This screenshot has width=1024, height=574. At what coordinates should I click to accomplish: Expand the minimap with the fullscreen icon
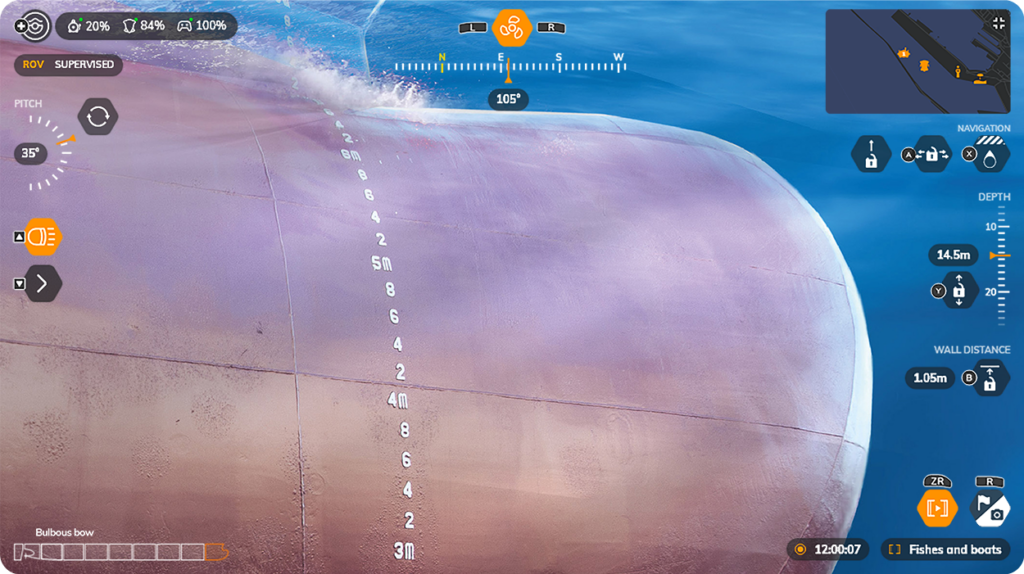tap(997, 23)
